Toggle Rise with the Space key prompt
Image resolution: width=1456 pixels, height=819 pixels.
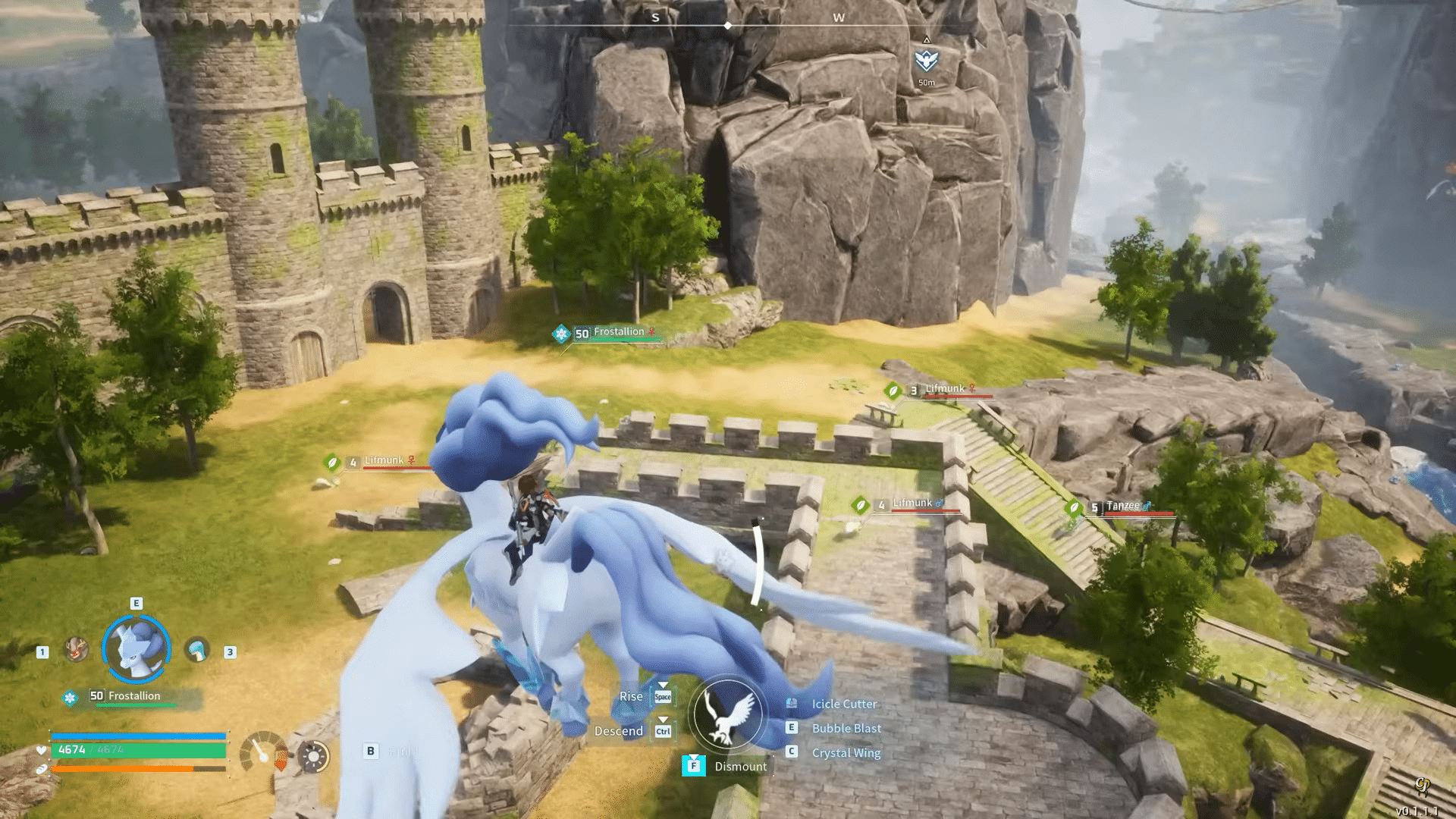tap(663, 696)
